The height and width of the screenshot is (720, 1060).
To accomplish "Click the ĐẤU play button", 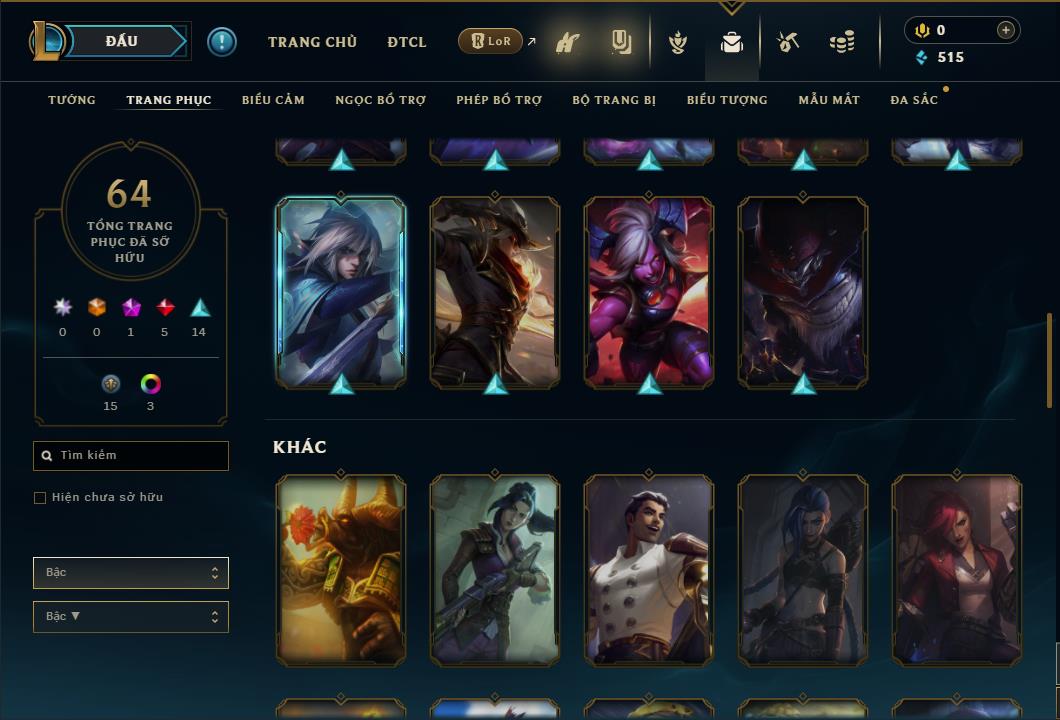I will coord(121,41).
